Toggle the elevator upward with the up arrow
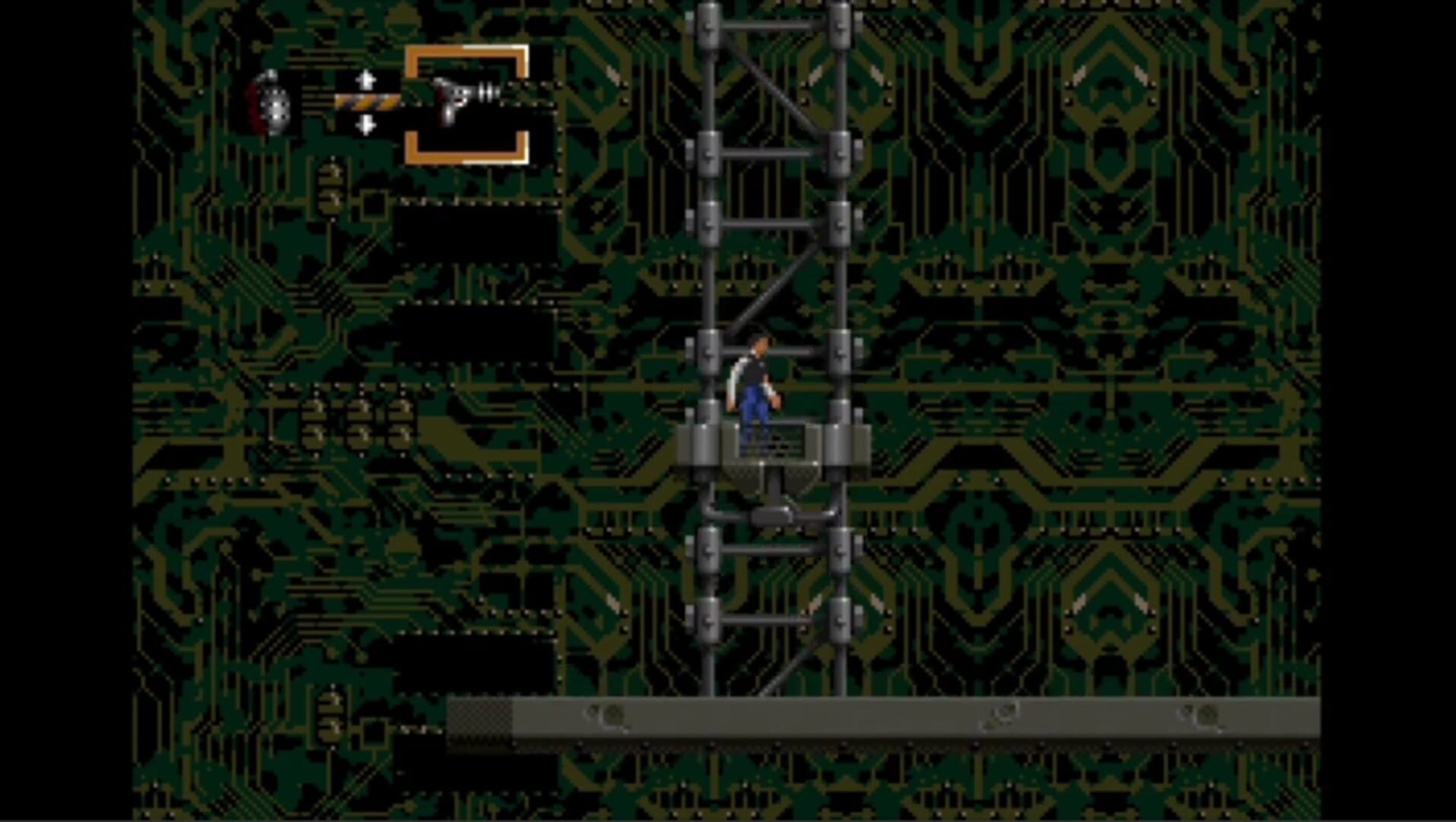1456x822 pixels. coord(367,78)
